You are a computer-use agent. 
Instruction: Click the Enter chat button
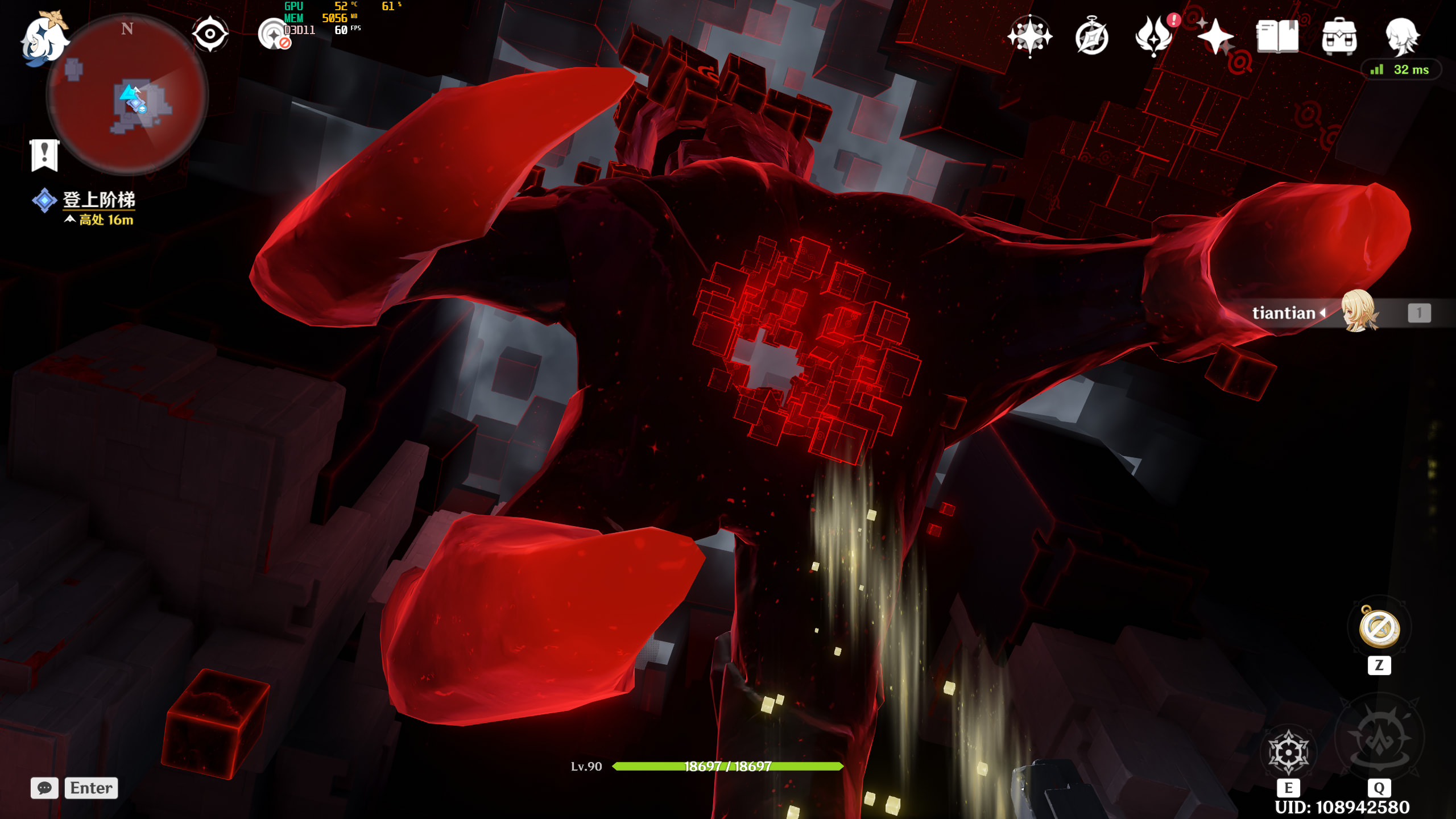(x=91, y=788)
